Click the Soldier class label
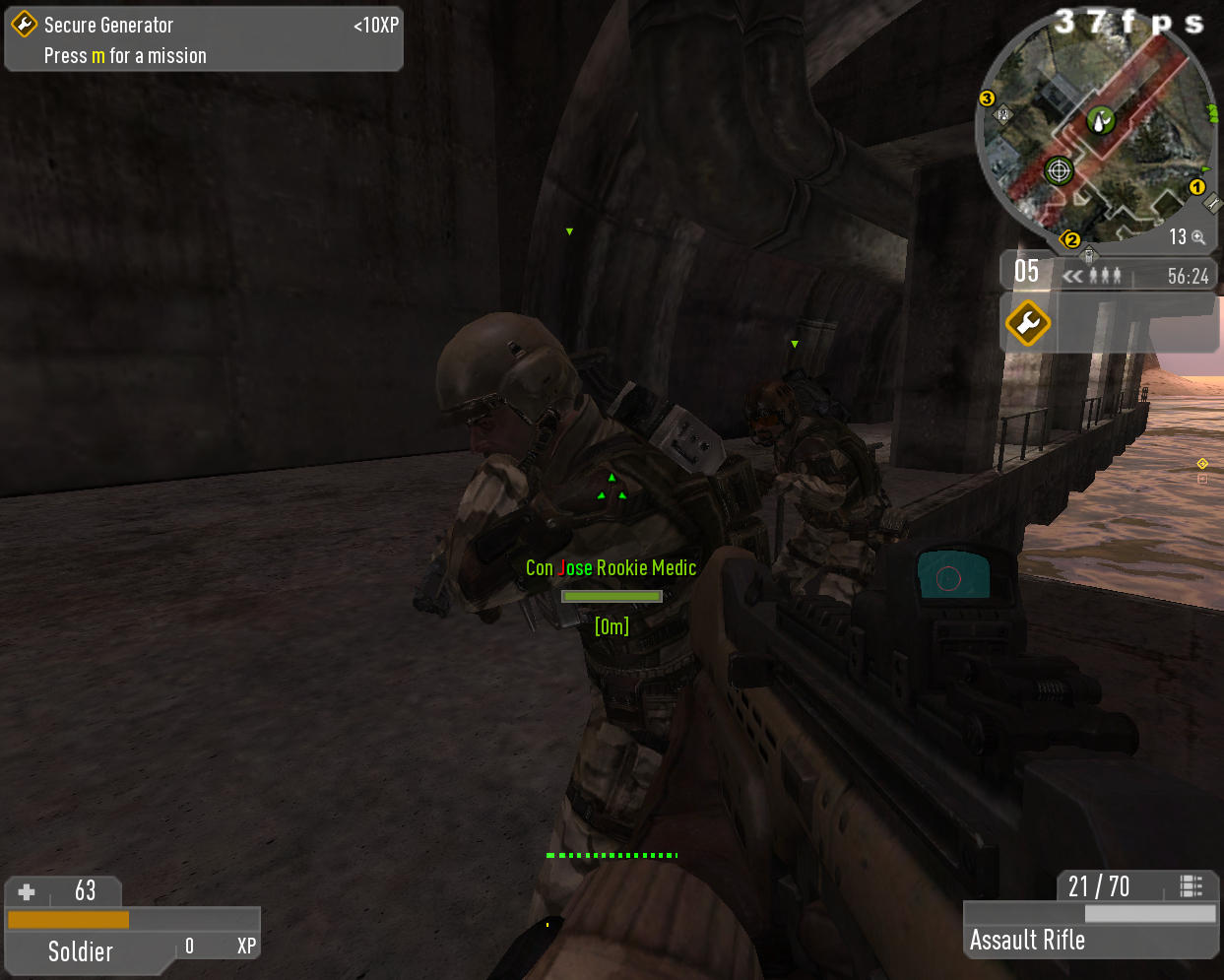The image size is (1224, 980). point(81,951)
